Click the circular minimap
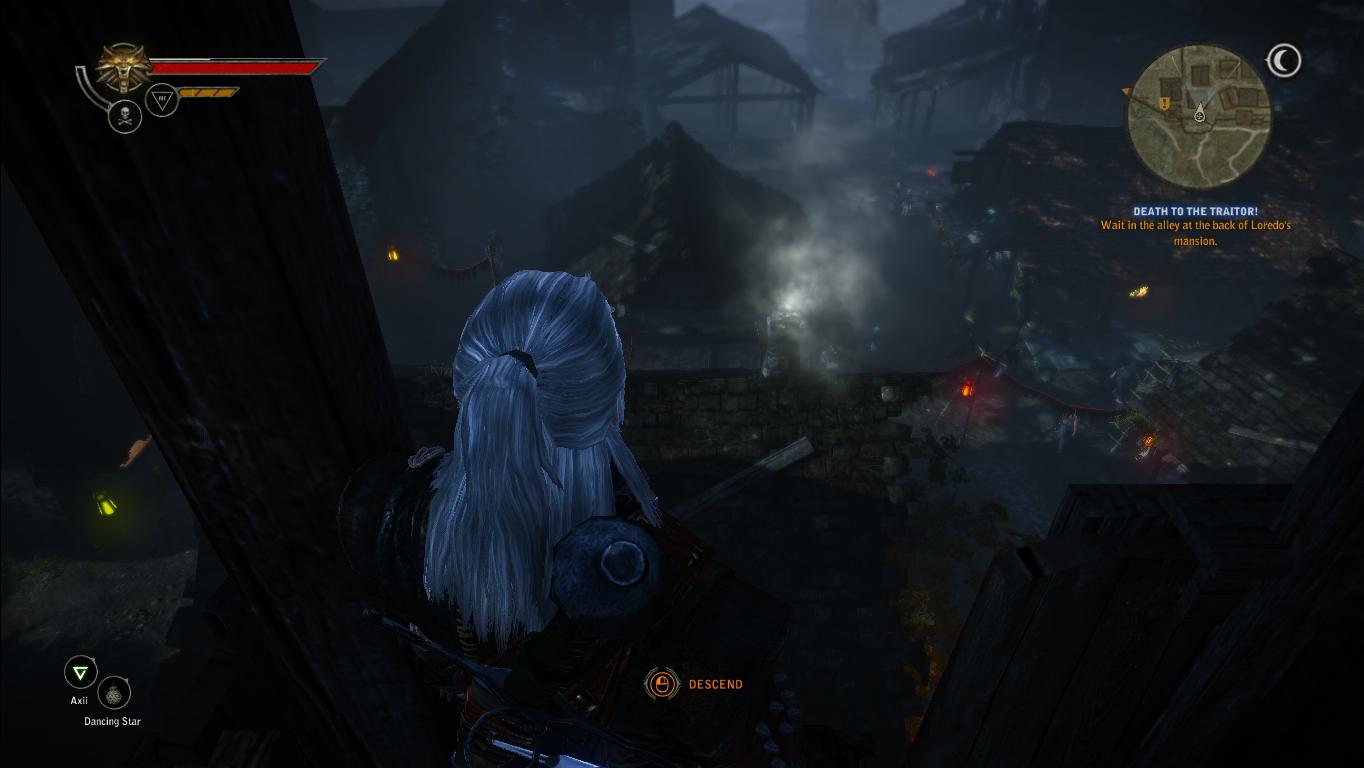Image resolution: width=1364 pixels, height=768 pixels. pos(1198,117)
